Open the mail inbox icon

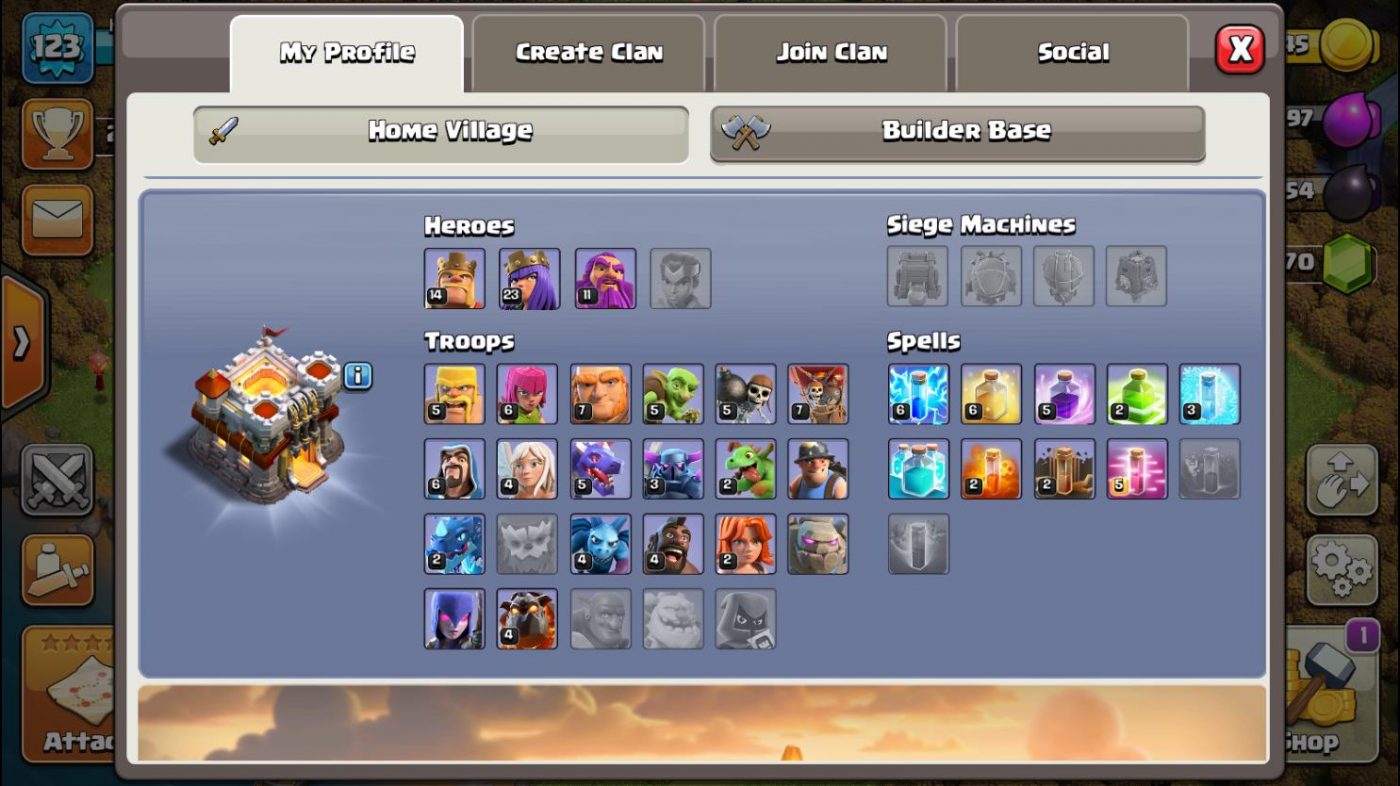(x=57, y=211)
